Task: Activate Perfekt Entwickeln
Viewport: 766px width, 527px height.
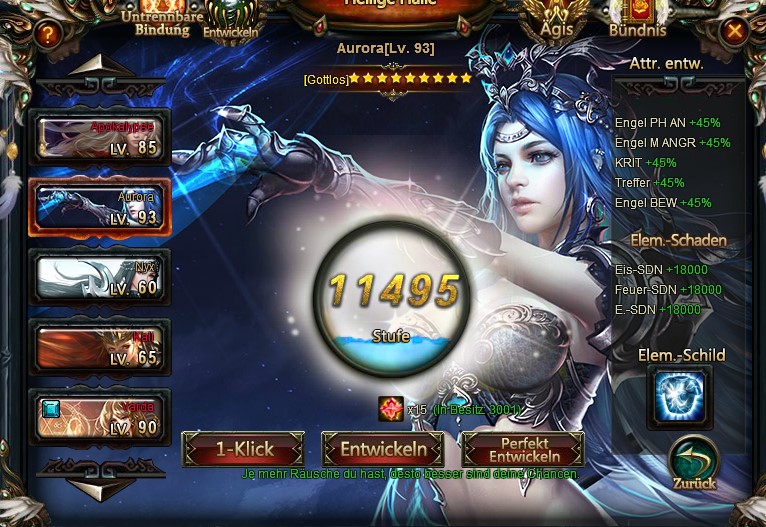Action: 524,450
